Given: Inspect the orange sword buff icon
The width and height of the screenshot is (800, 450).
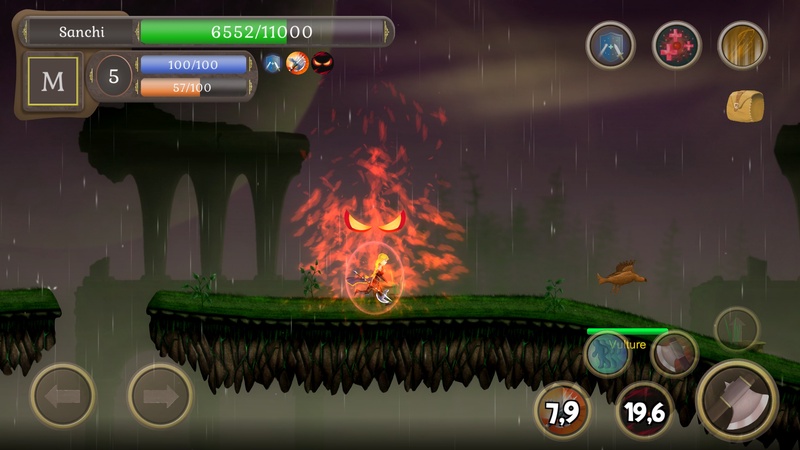Looking at the screenshot, I should pos(297,64).
